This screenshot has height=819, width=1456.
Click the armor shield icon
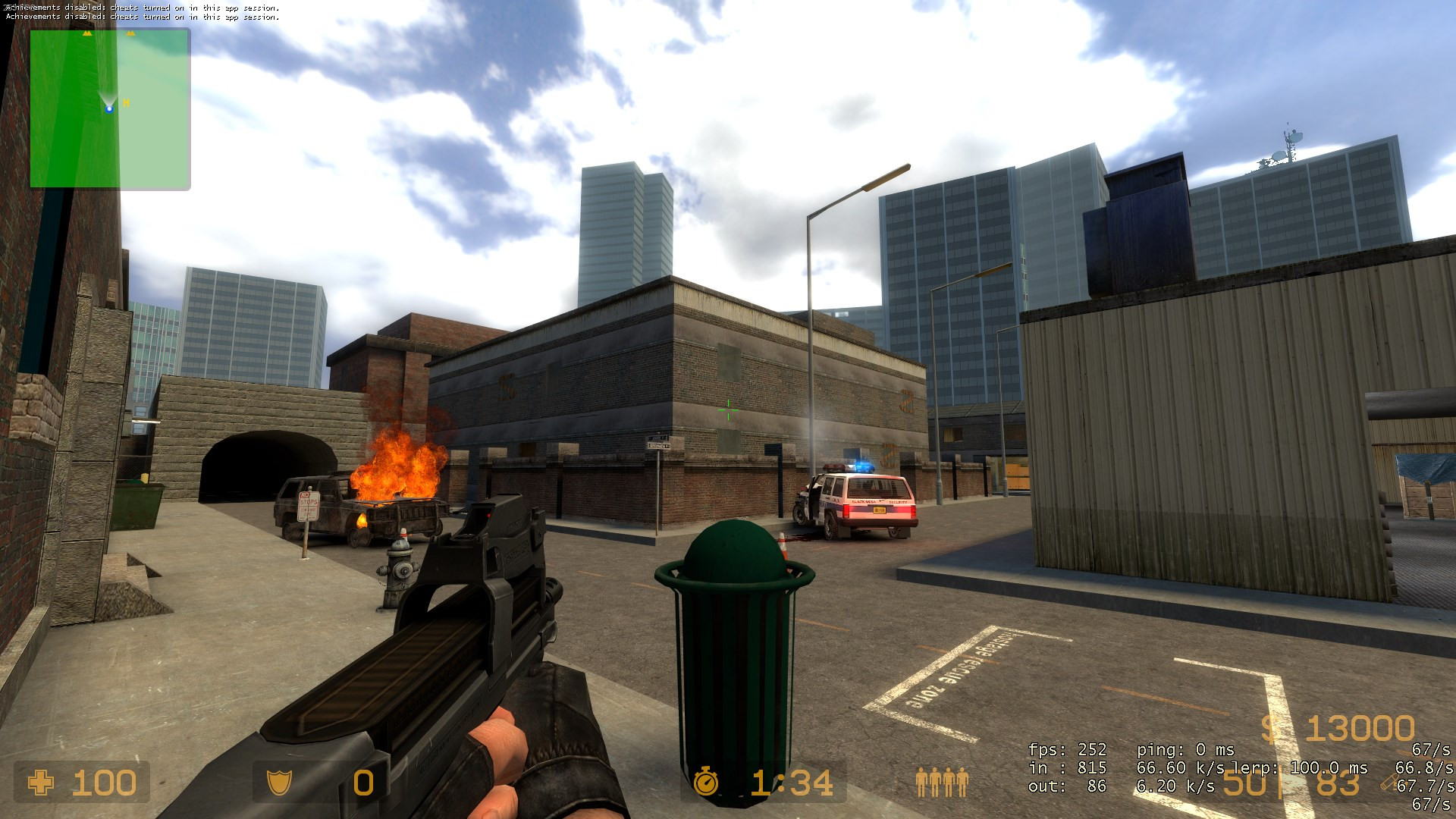tap(280, 783)
